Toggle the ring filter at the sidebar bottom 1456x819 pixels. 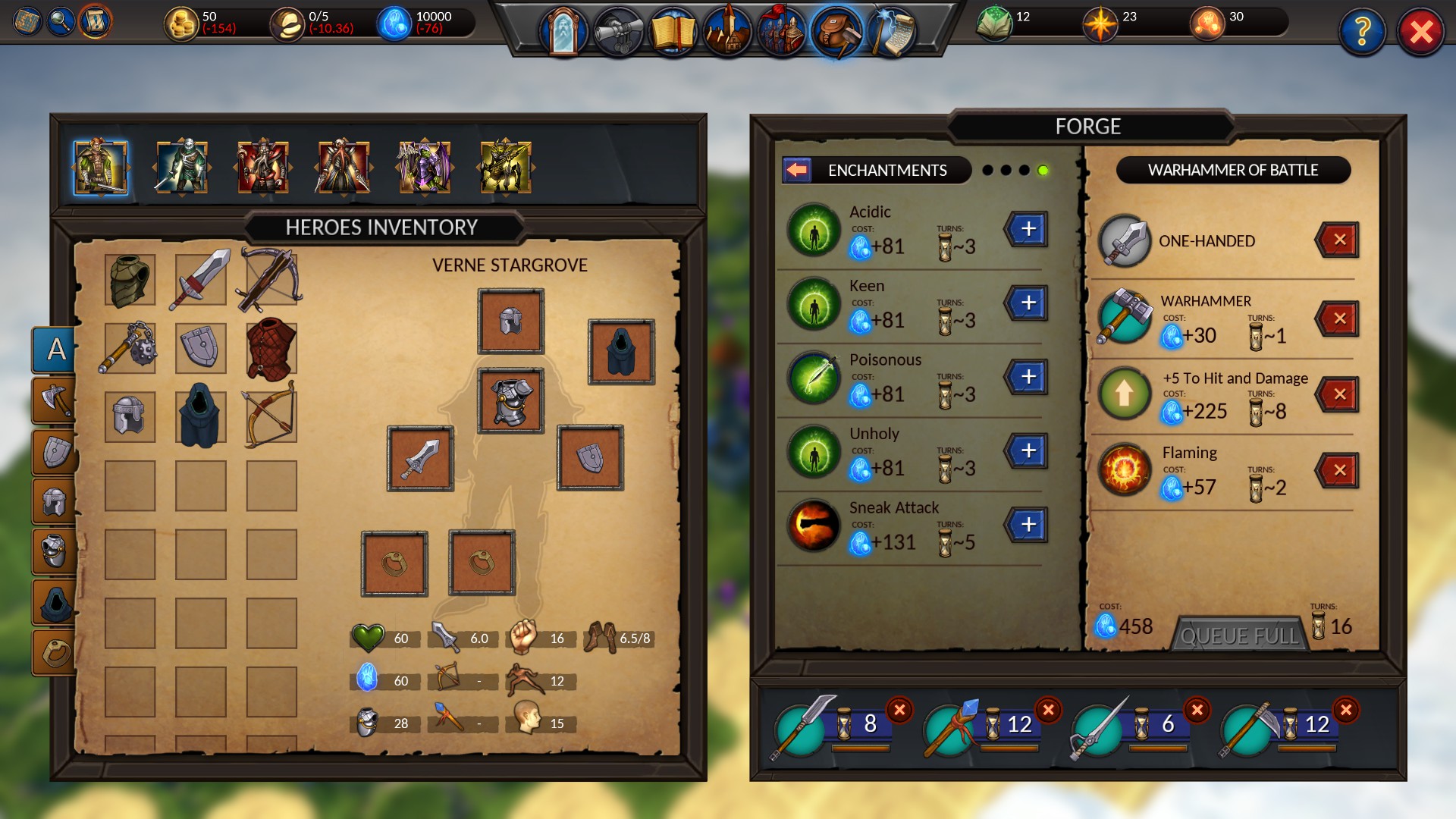pyautogui.click(x=56, y=651)
